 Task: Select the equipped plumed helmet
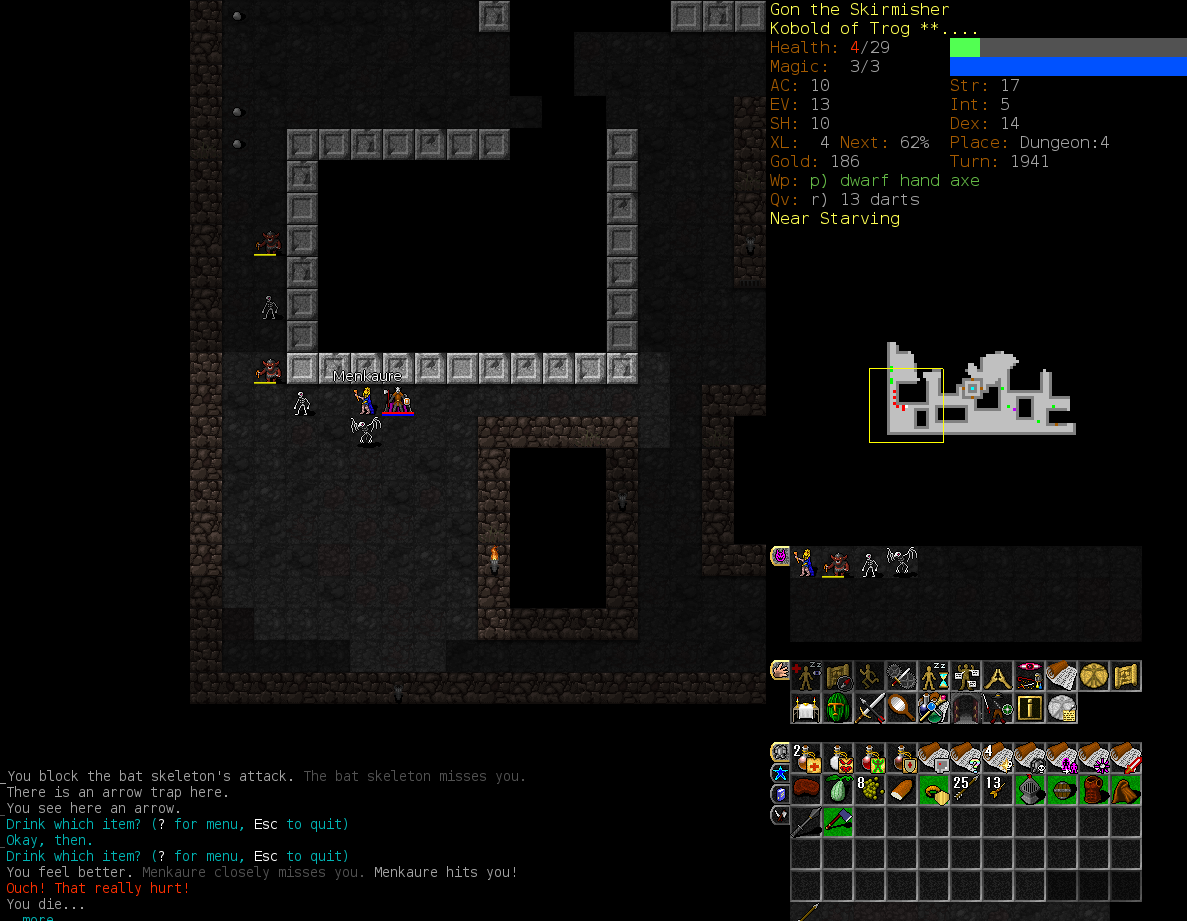tap(1030, 790)
